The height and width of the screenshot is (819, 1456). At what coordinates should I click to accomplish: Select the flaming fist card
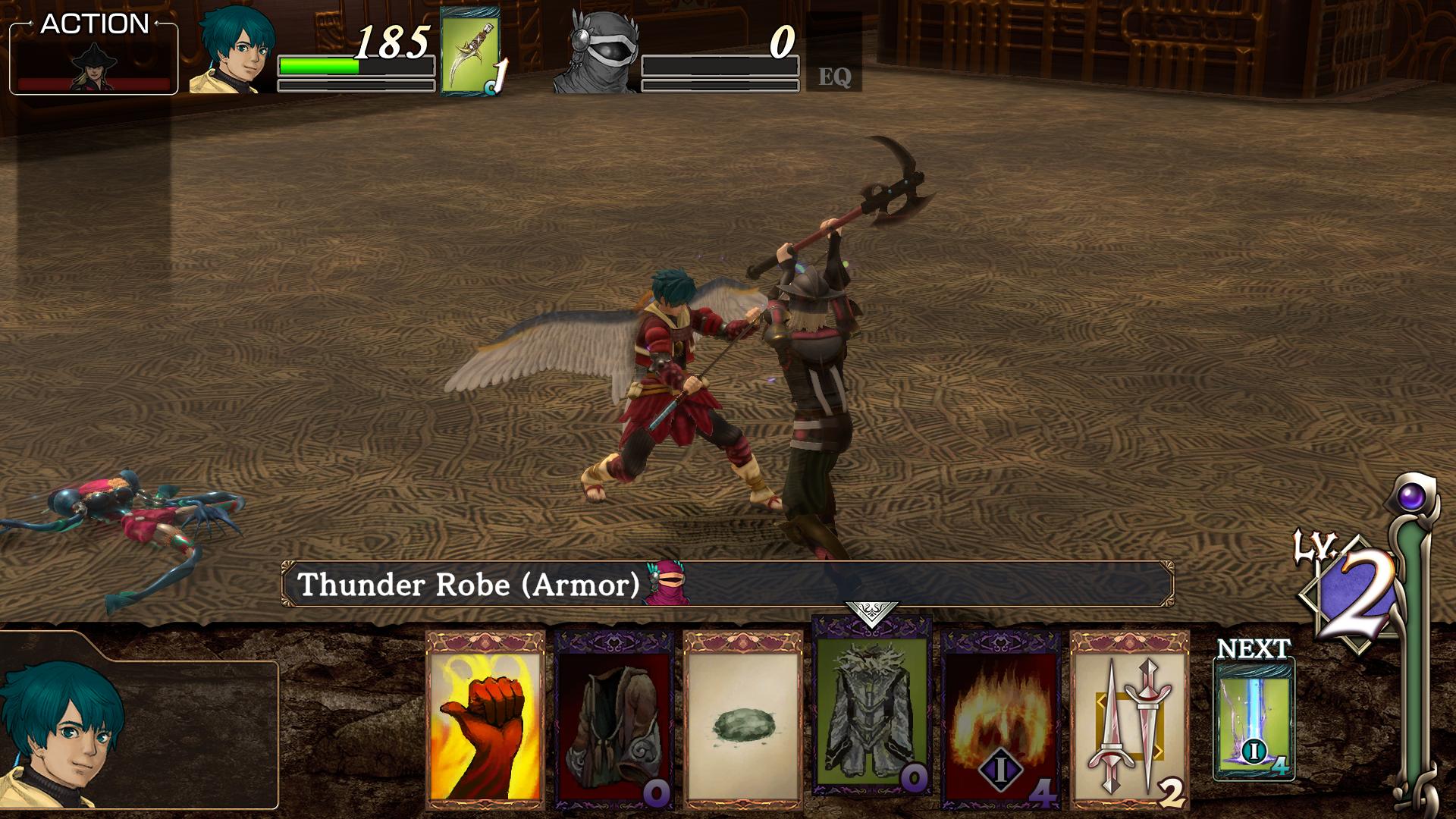click(485, 719)
